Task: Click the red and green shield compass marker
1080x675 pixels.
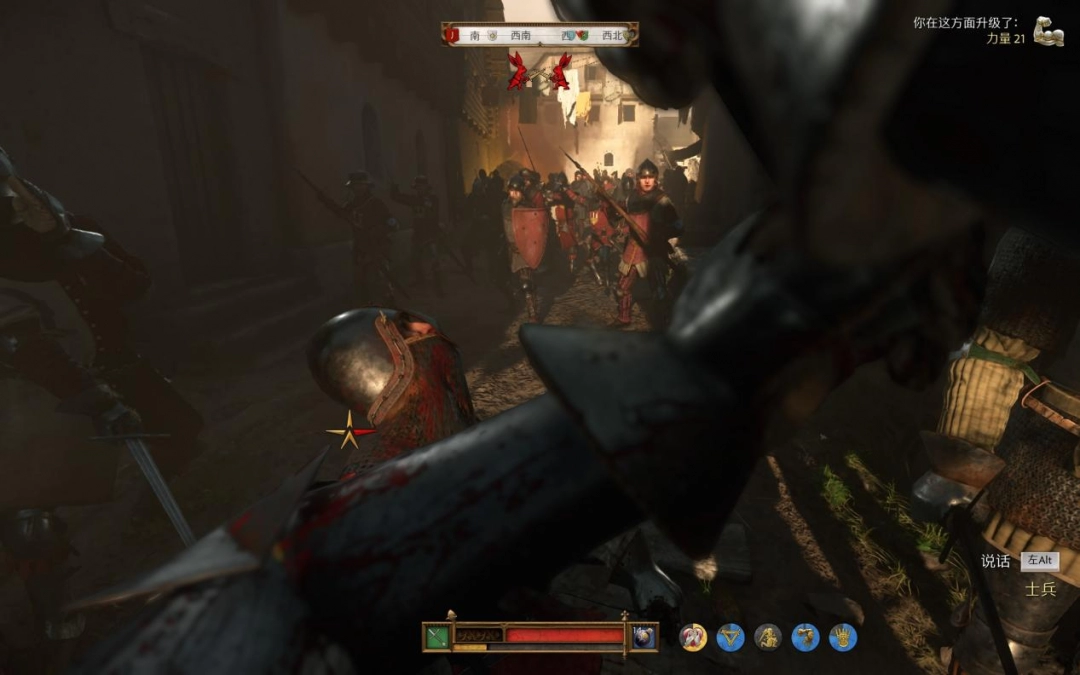Action: click(581, 35)
